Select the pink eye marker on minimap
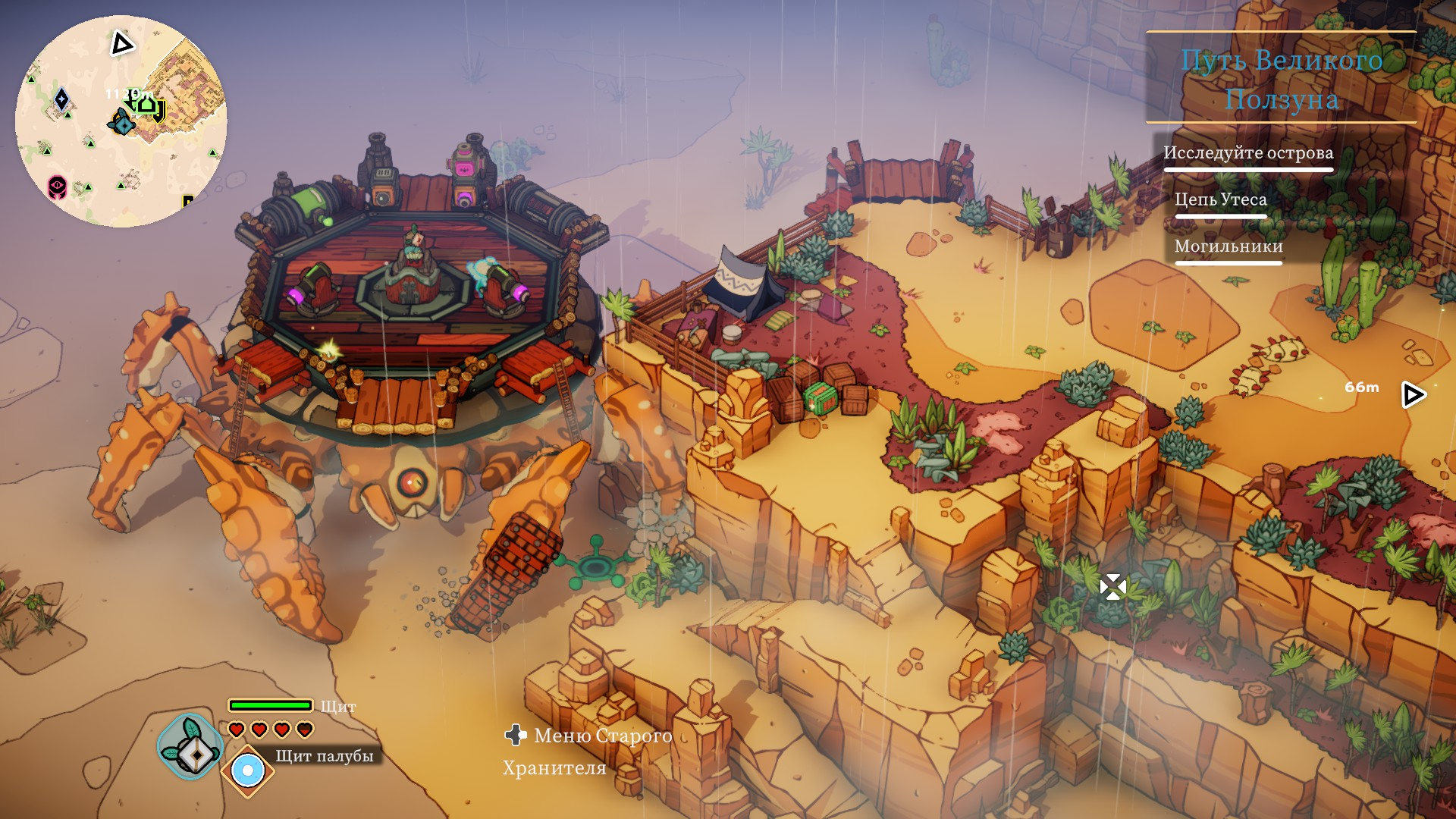This screenshot has width=1456, height=819. point(58,186)
